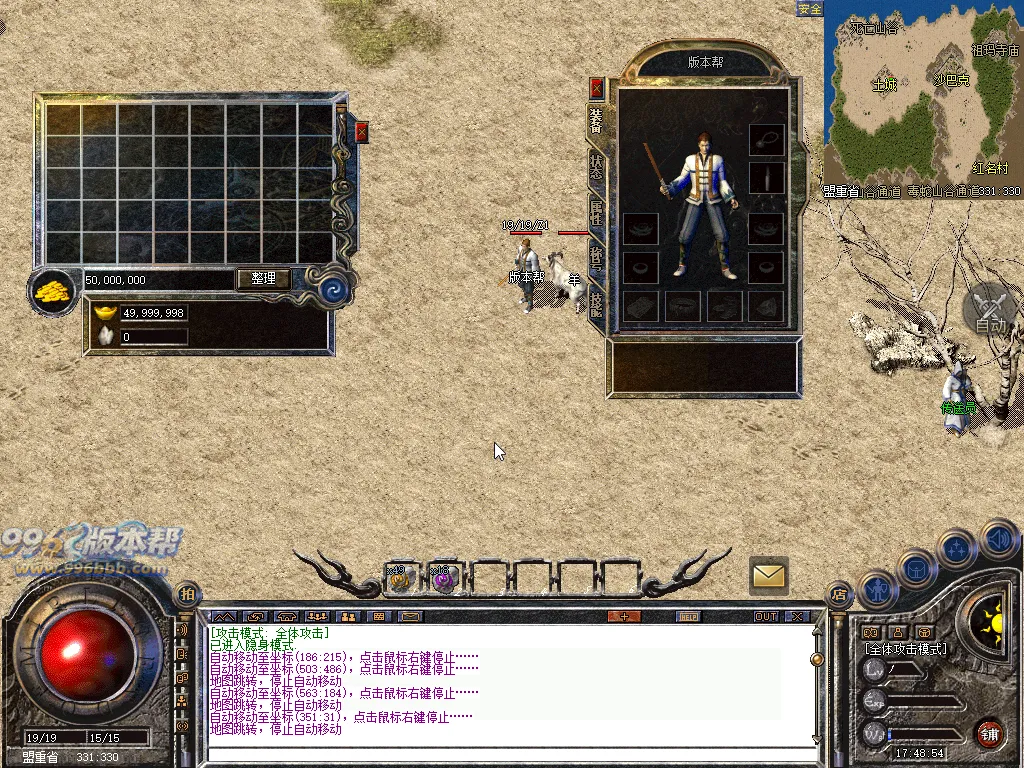Use the purple hotbar item with x16

click(x=443, y=578)
